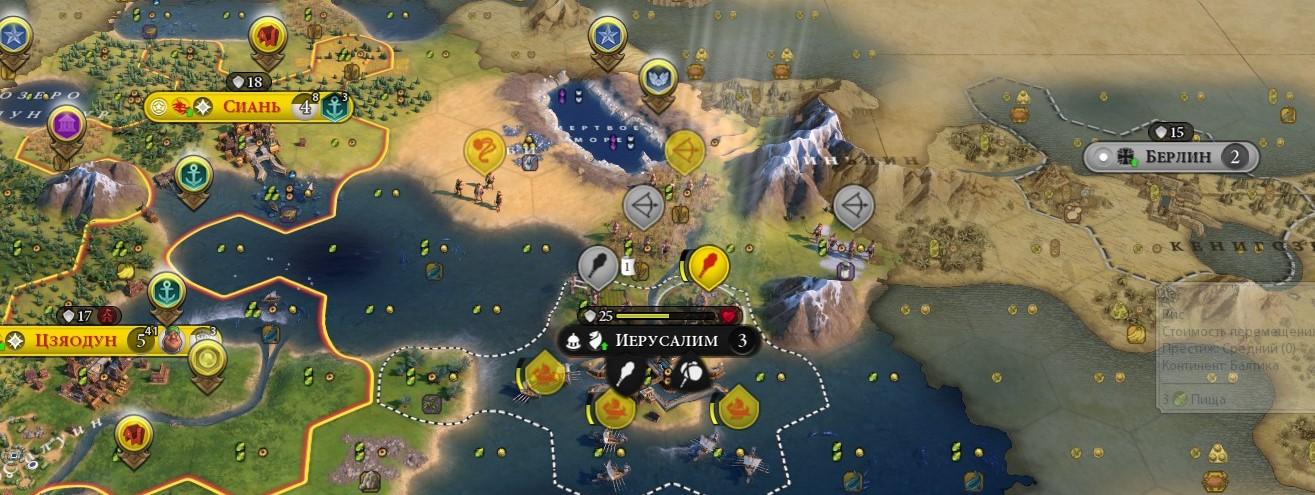Choose the yellow archer unit flag
The height and width of the screenshot is (495, 1315).
point(684,151)
